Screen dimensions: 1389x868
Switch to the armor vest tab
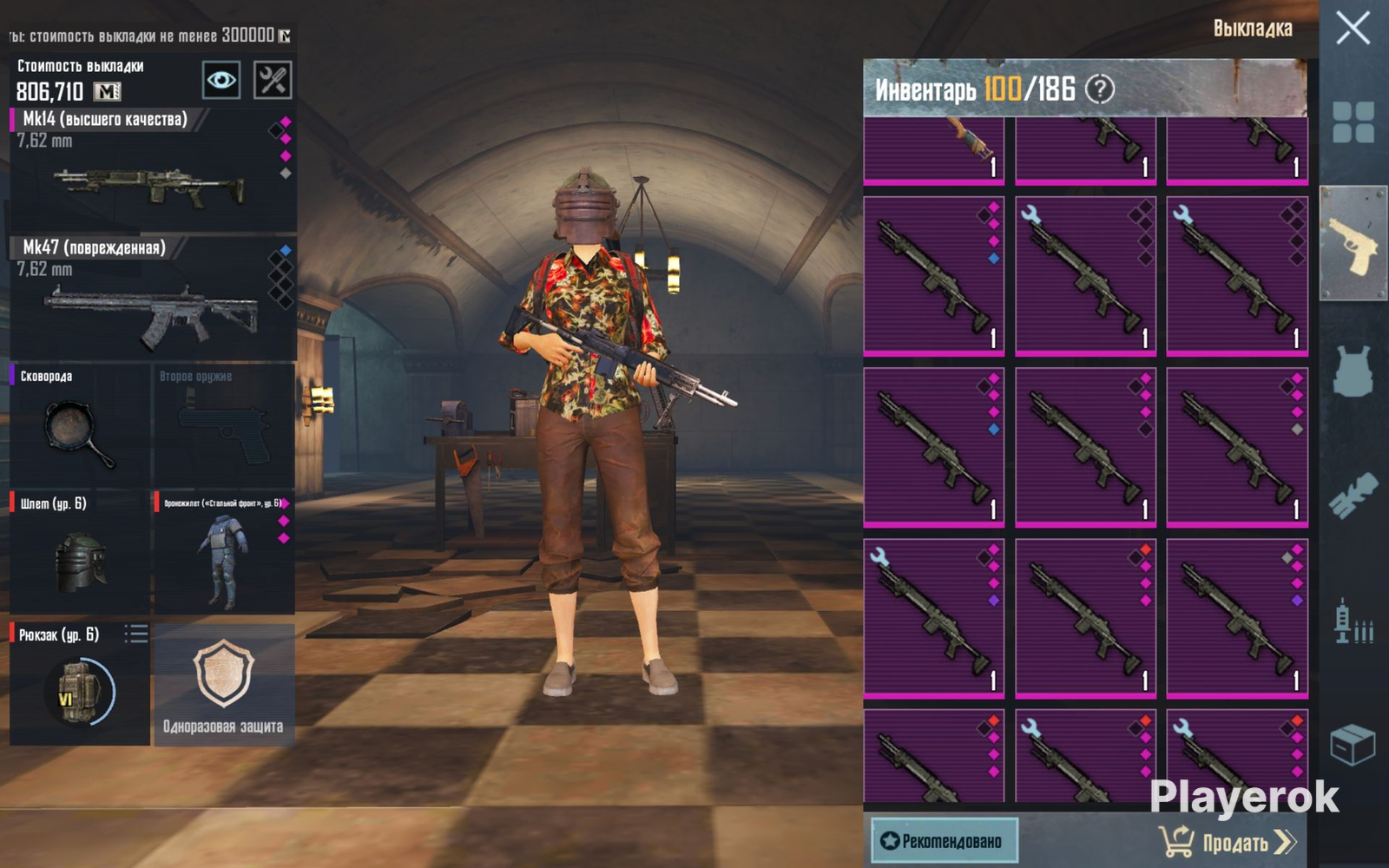(1353, 372)
